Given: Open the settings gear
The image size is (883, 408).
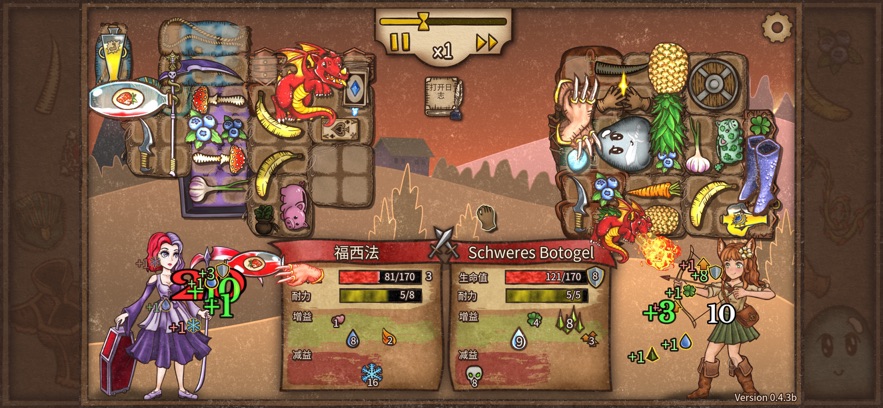Looking at the screenshot, I should [775, 28].
